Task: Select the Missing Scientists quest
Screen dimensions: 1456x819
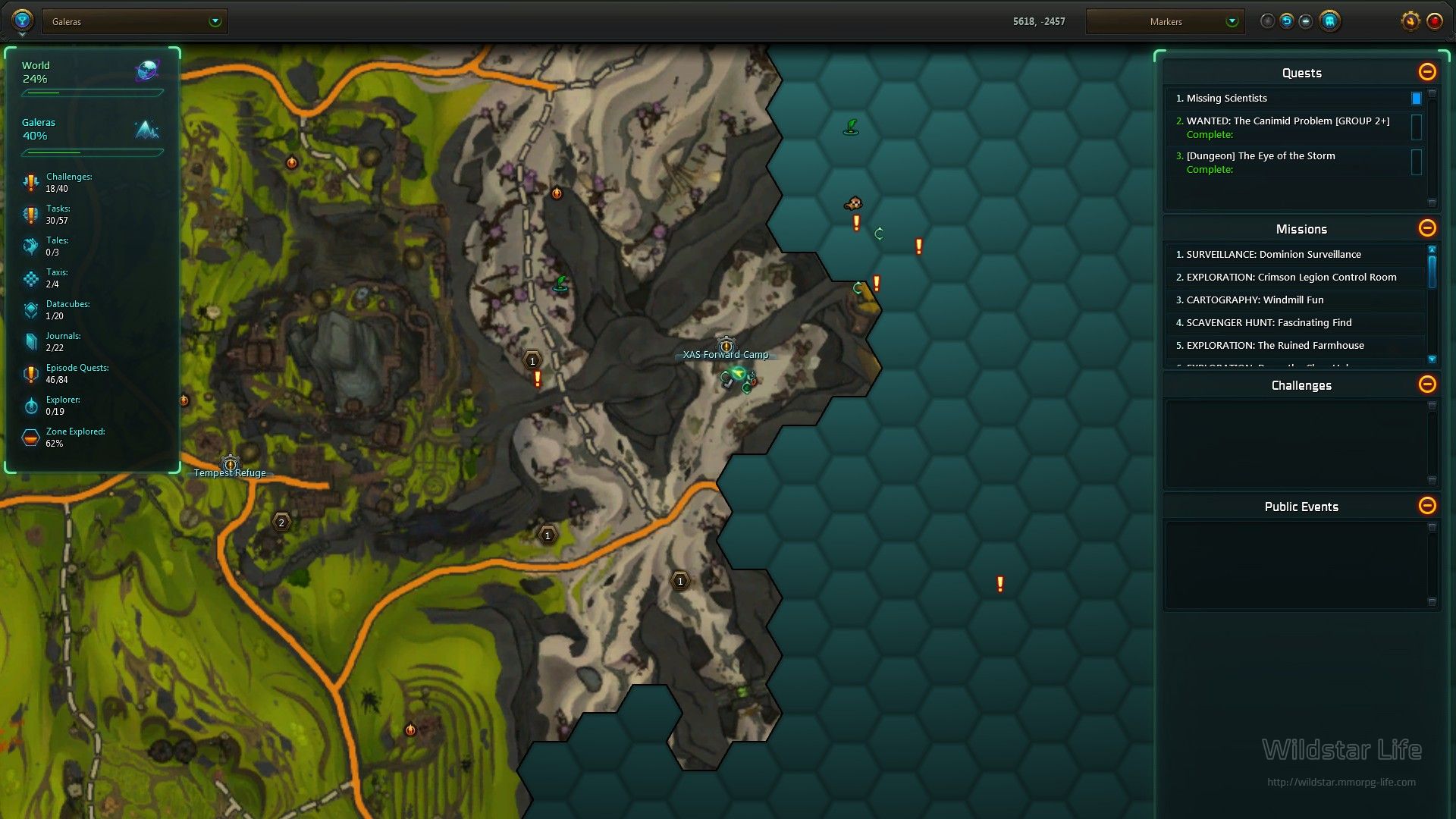Action: [x=1226, y=99]
